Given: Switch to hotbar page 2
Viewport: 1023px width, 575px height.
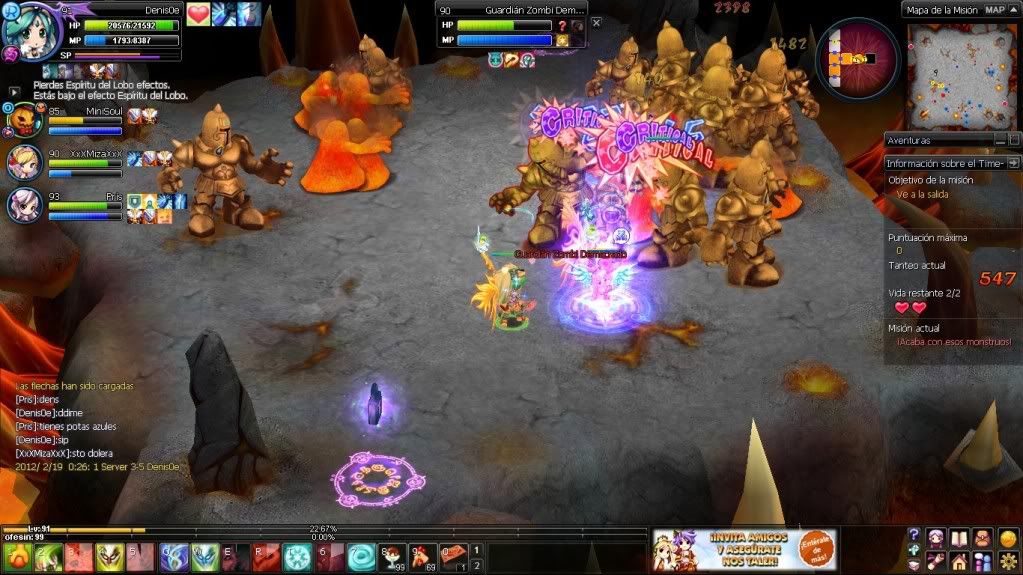Looking at the screenshot, I should 478,566.
